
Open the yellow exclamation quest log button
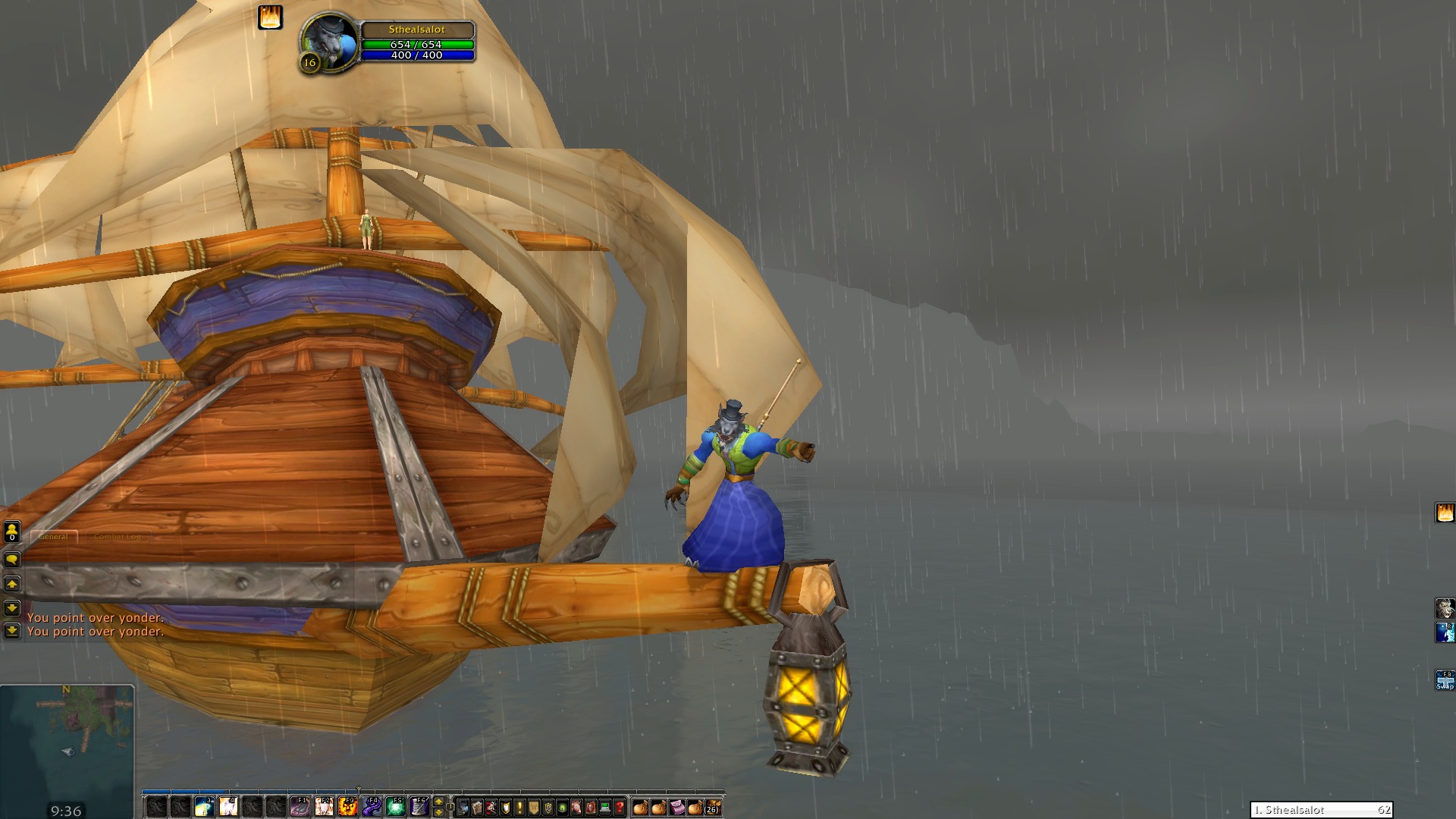[519, 807]
